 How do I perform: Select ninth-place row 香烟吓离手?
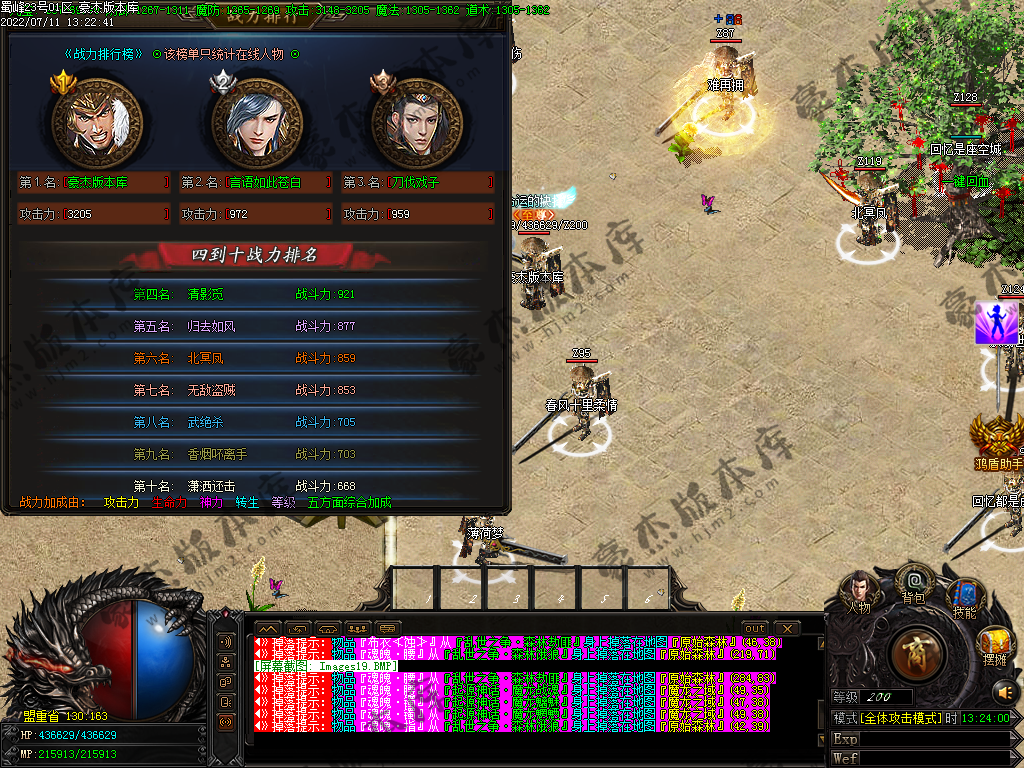tap(255, 454)
